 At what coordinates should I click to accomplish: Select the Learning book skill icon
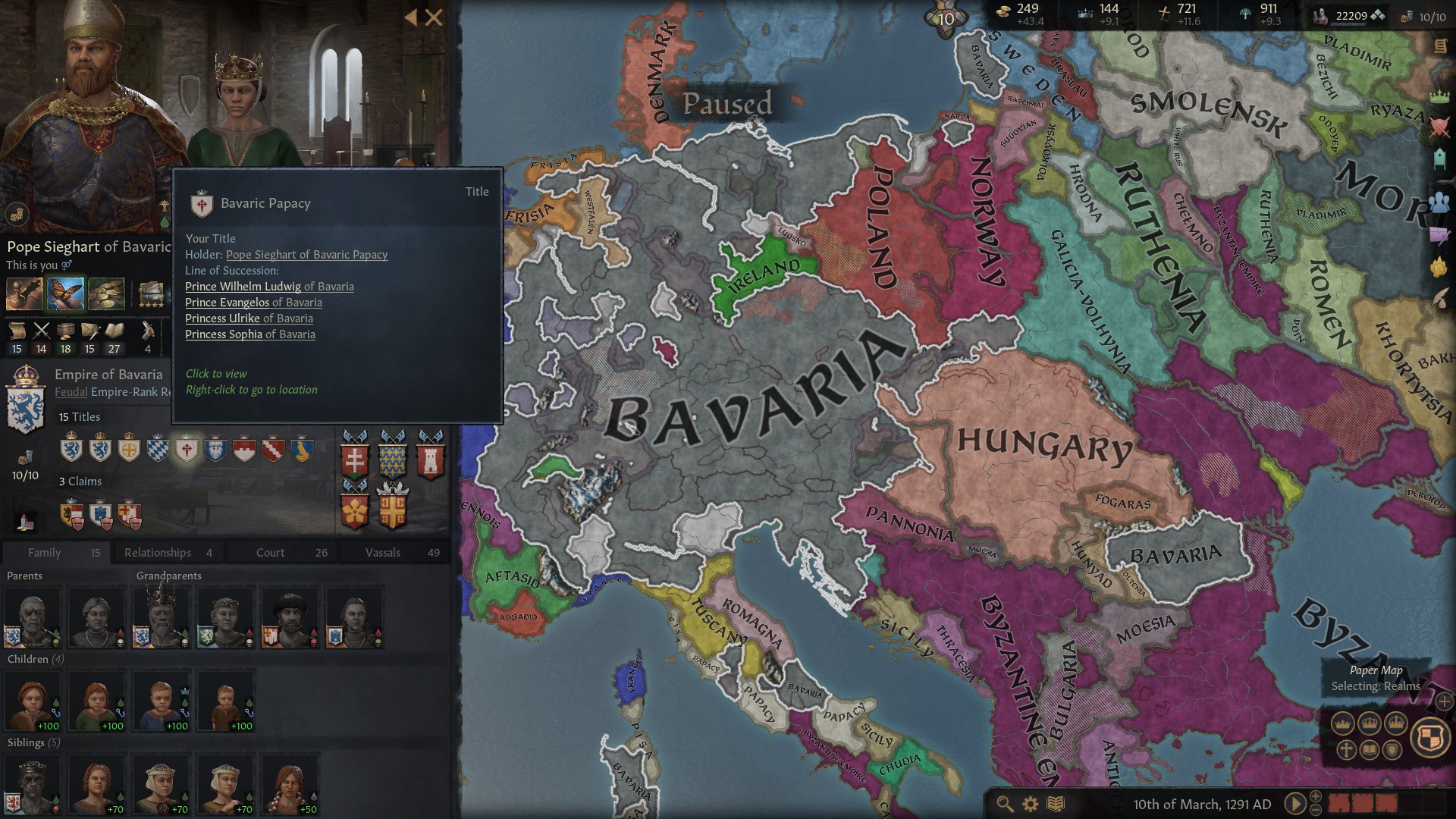pos(114,331)
